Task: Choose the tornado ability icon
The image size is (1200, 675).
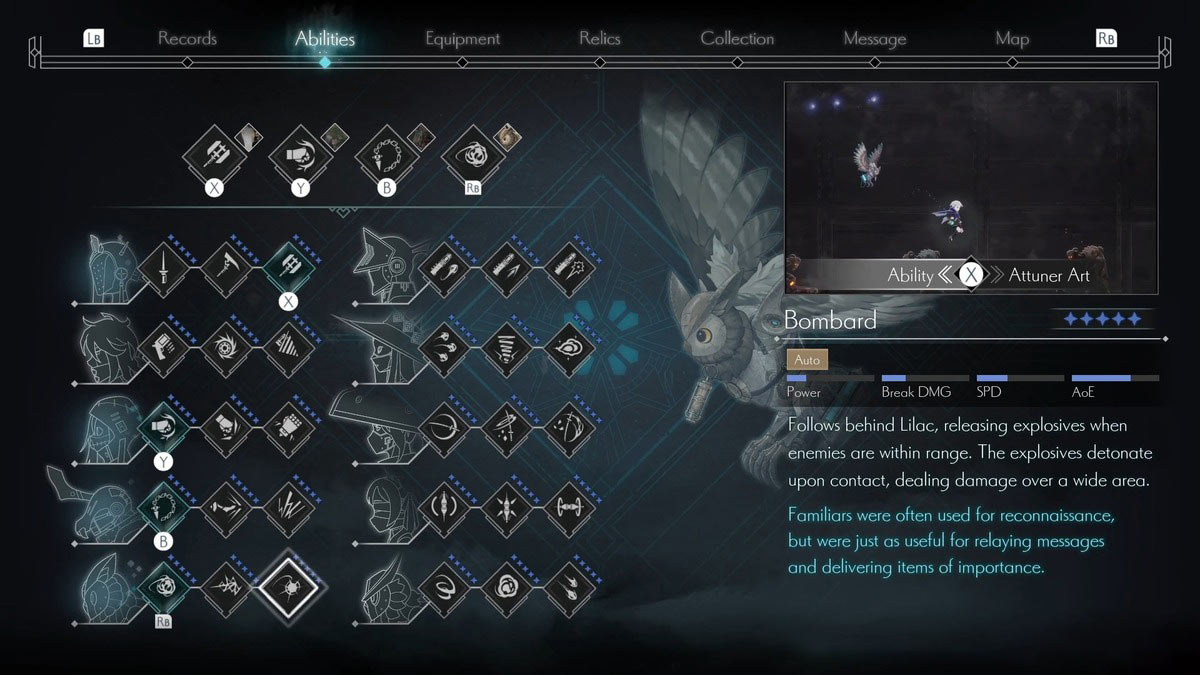Action: click(507, 348)
